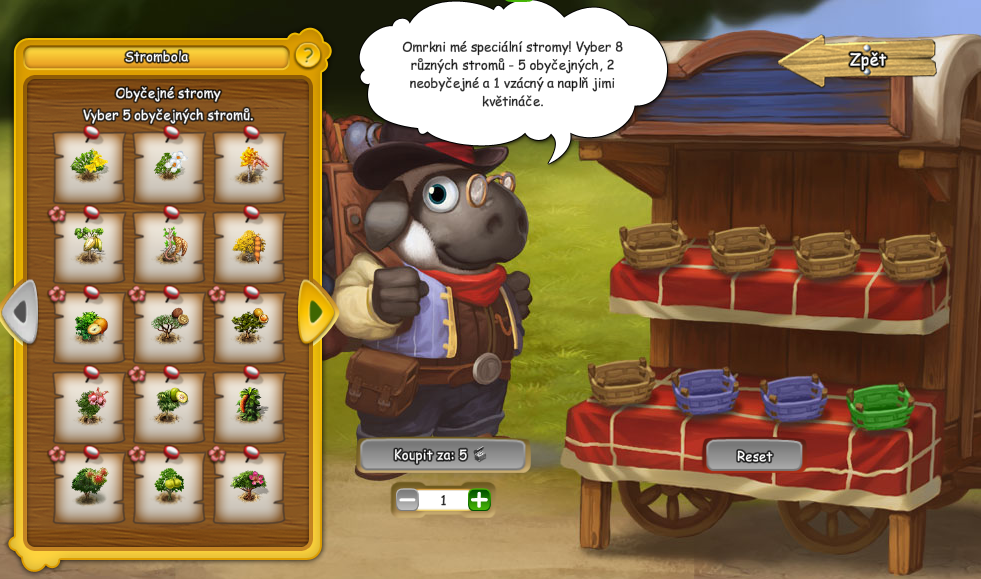Reset the selected baskets
The height and width of the screenshot is (579, 981).
(754, 456)
